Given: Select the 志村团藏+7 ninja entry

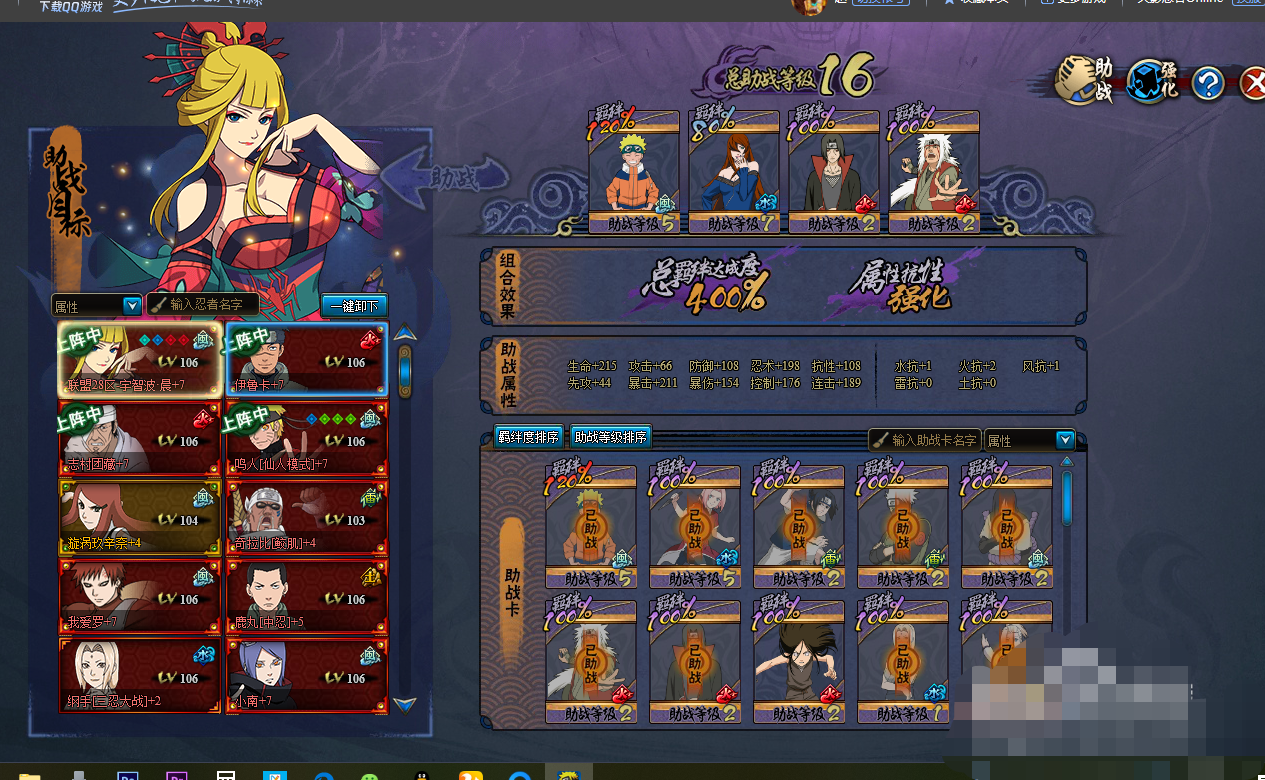Looking at the screenshot, I should [140, 438].
